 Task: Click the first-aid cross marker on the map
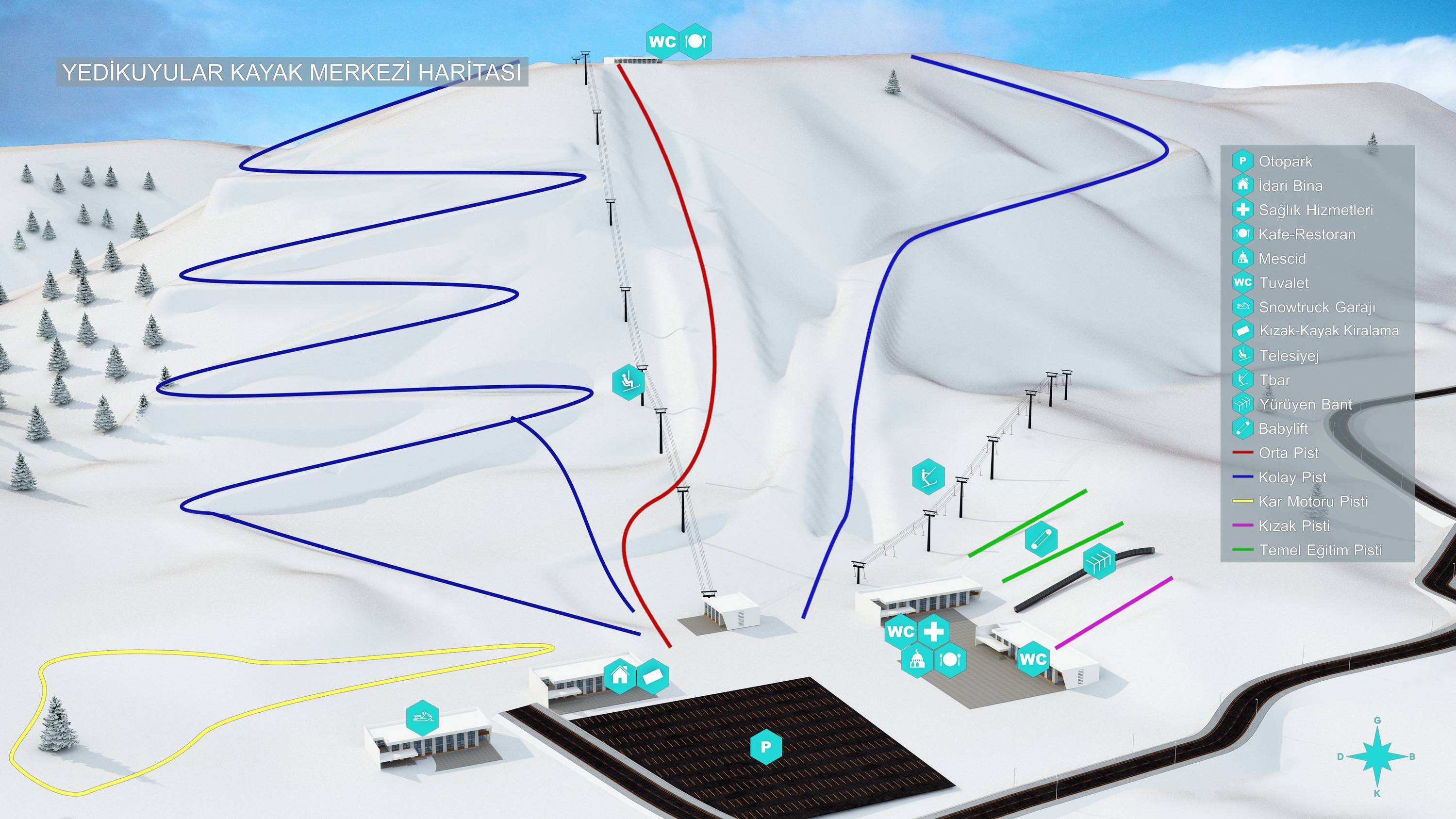933,631
